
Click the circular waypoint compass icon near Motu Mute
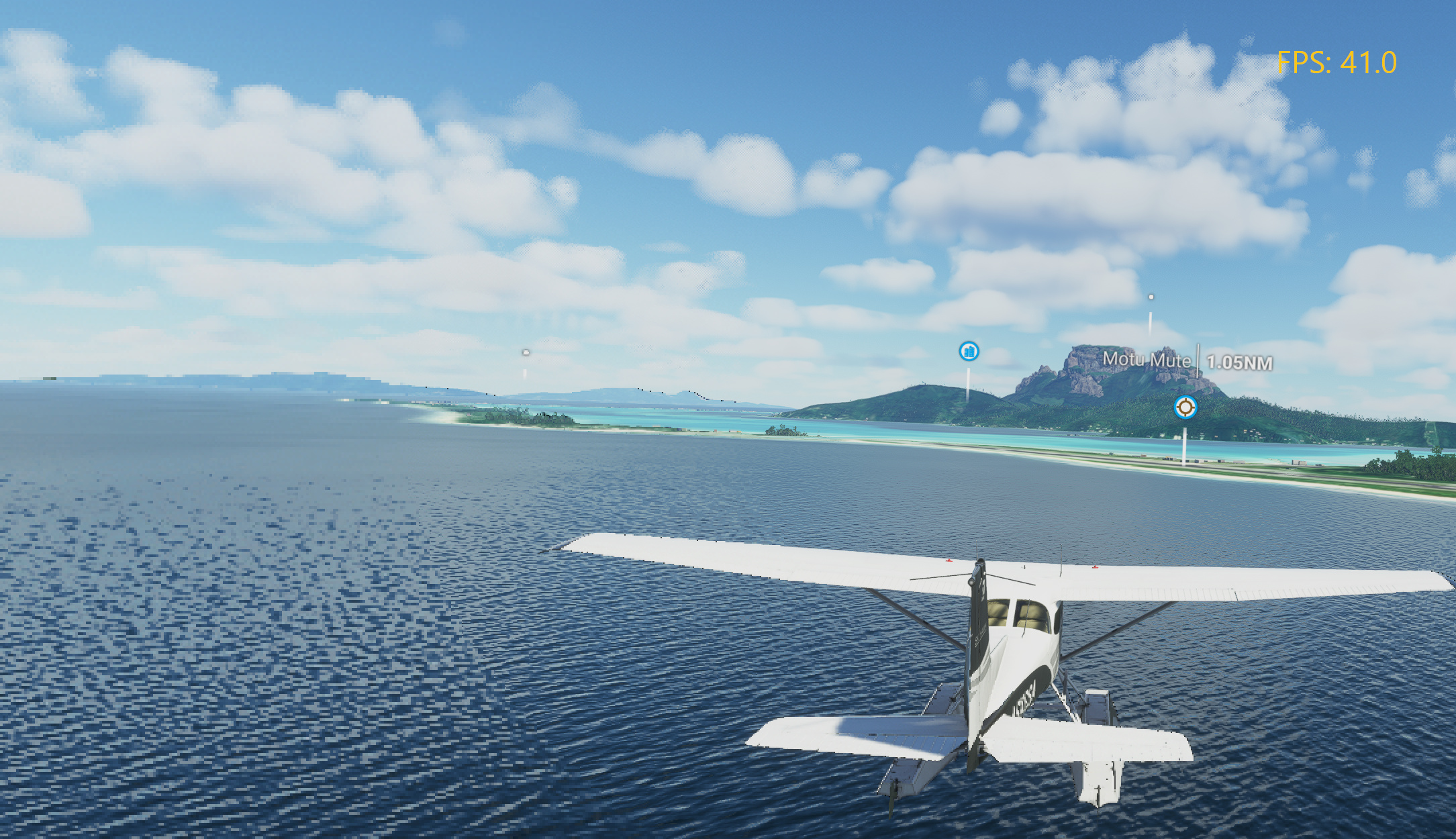pos(1185,406)
